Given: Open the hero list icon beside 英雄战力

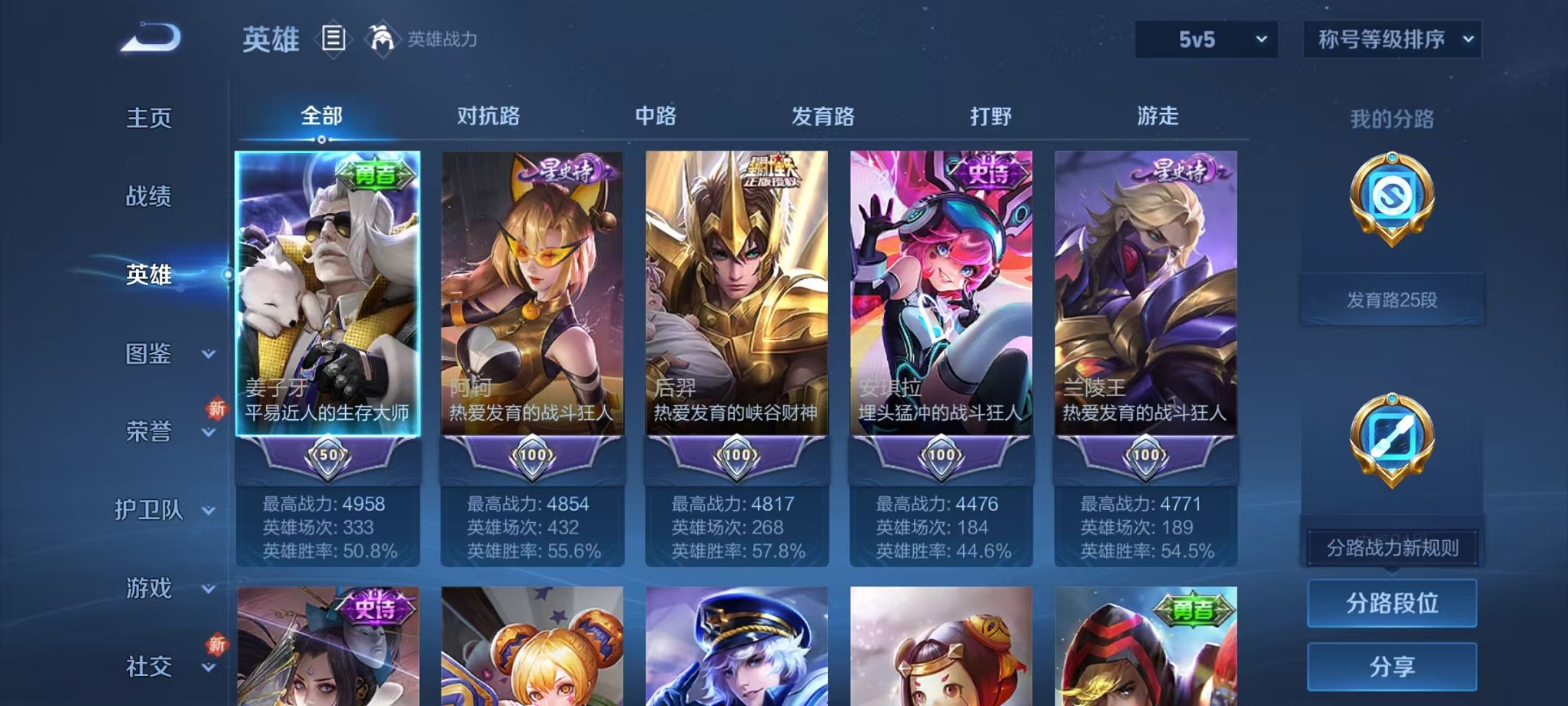Looking at the screenshot, I should coord(334,38).
